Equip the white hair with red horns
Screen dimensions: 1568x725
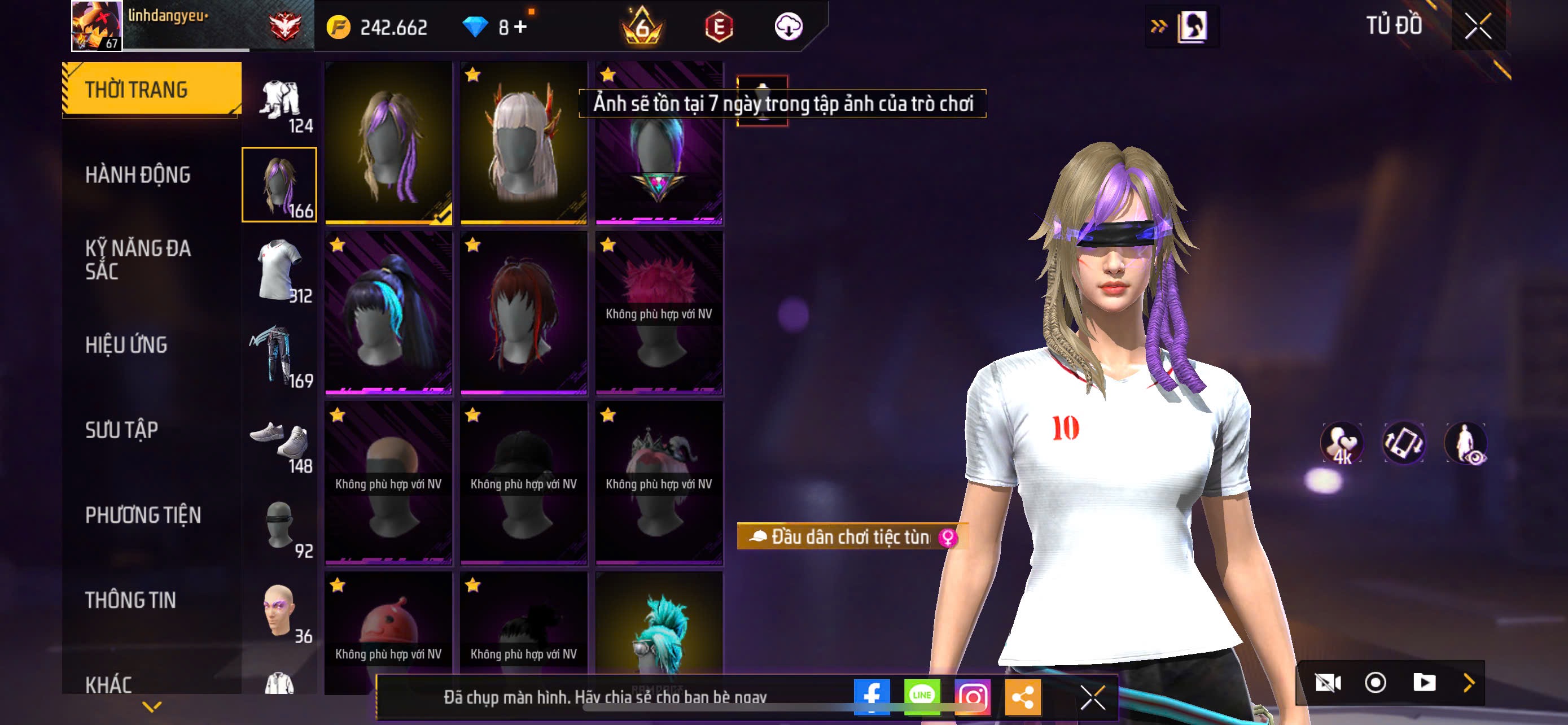[523, 142]
